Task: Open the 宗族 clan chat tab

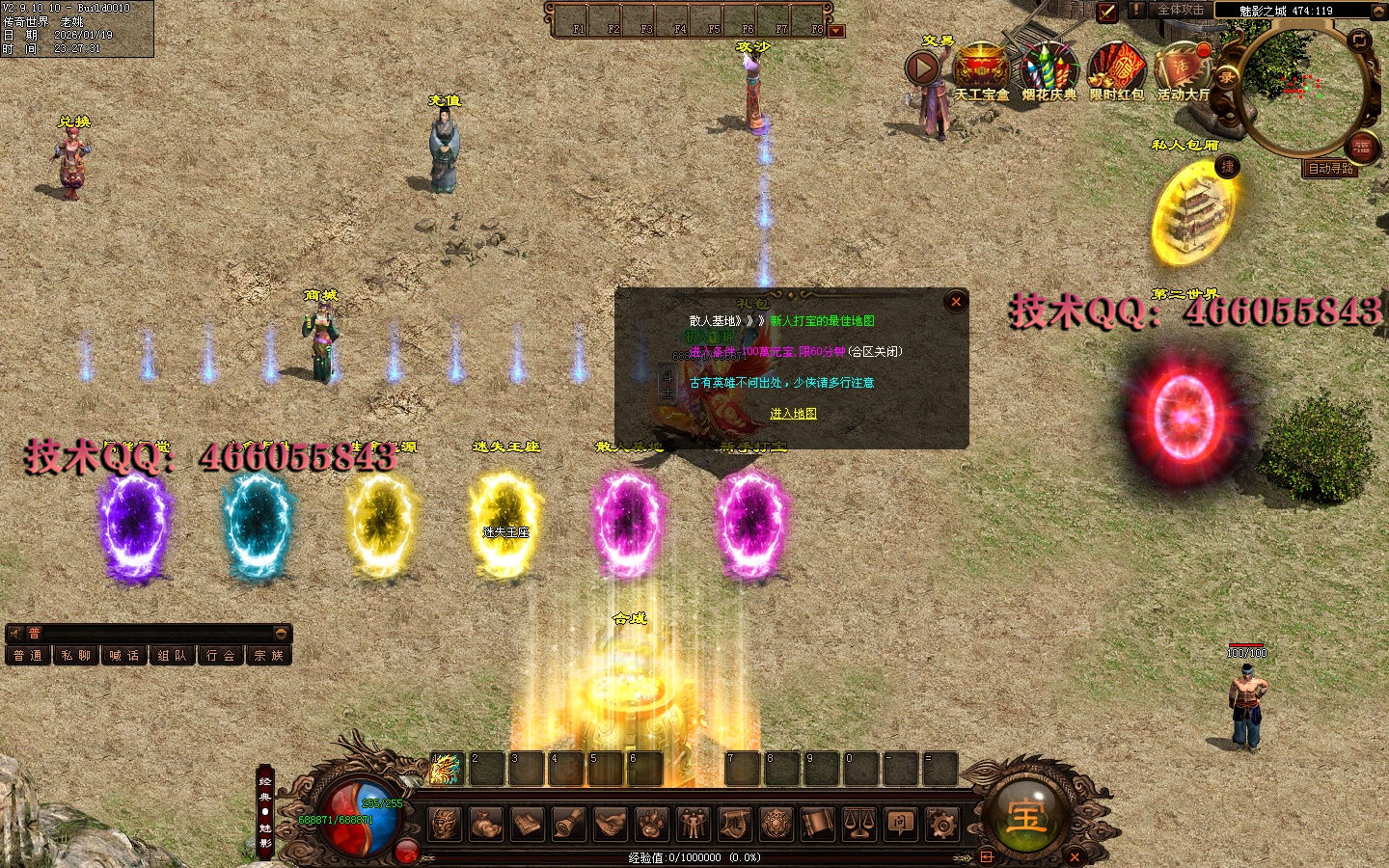Action: point(268,656)
